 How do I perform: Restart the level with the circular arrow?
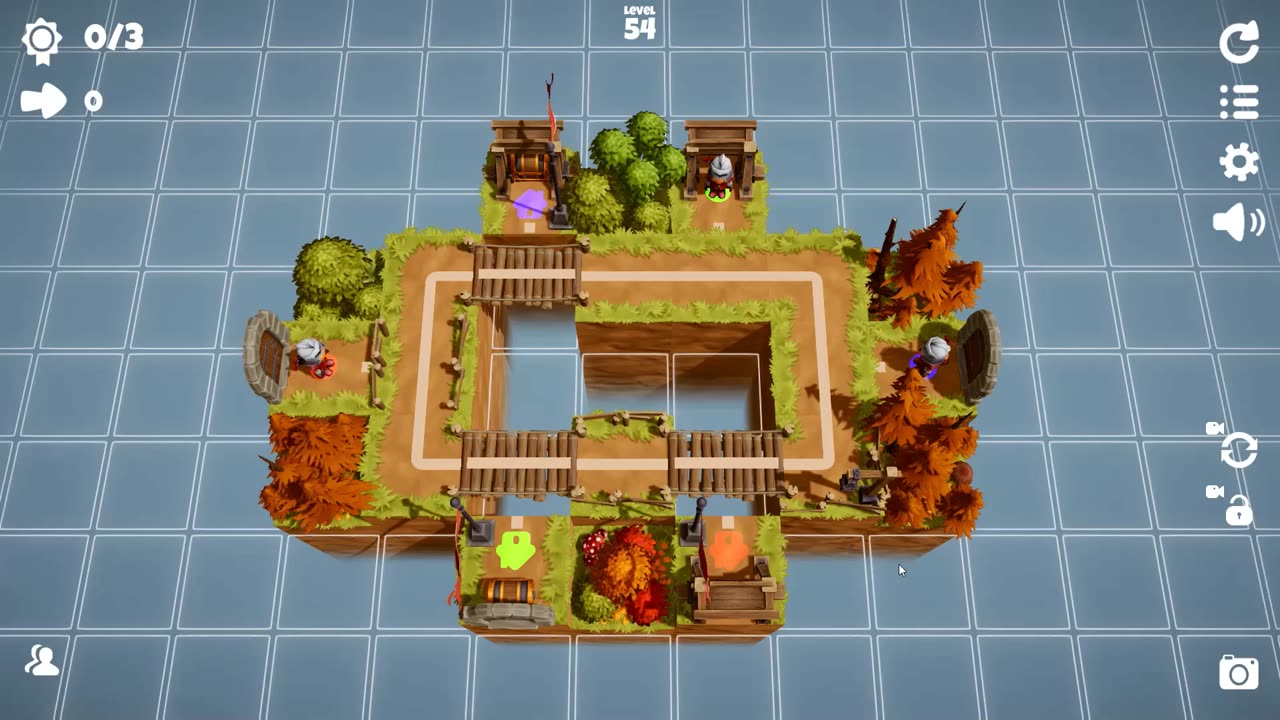1239,43
